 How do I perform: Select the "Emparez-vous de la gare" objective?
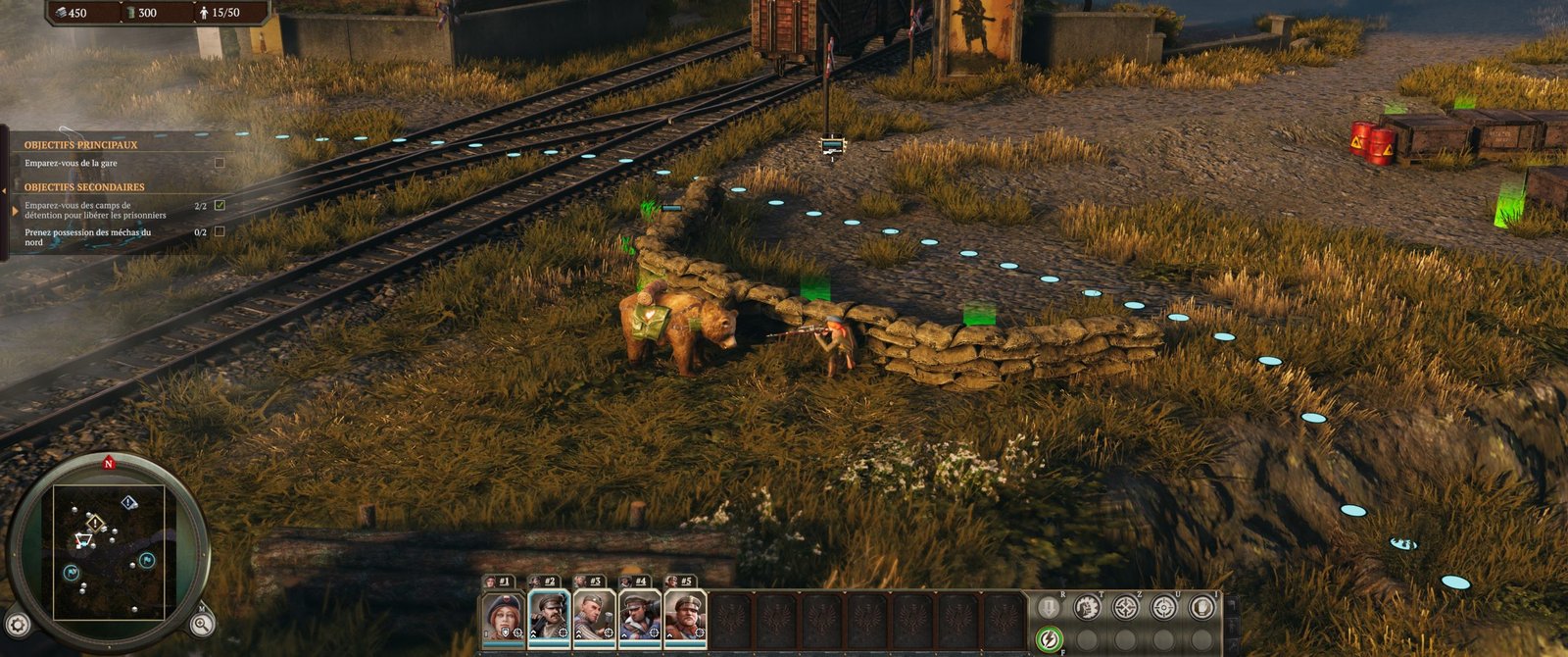[71, 163]
